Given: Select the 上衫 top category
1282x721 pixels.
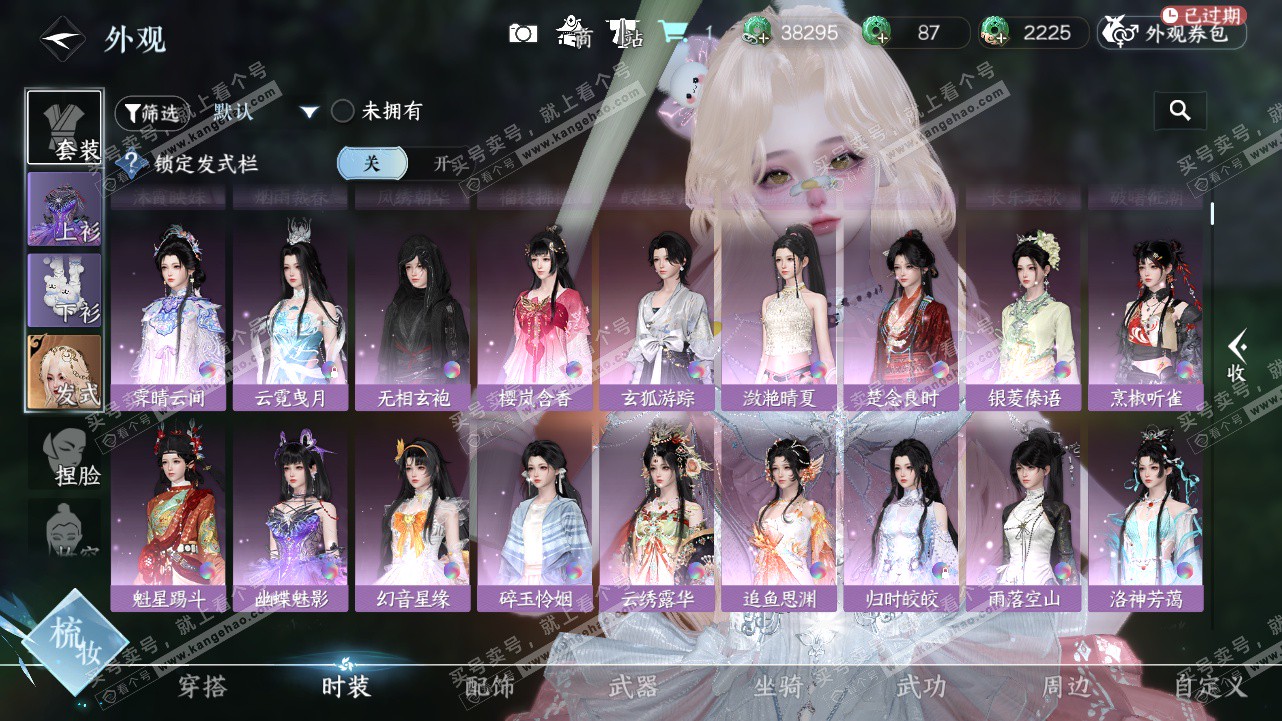Looking at the screenshot, I should pos(65,209).
